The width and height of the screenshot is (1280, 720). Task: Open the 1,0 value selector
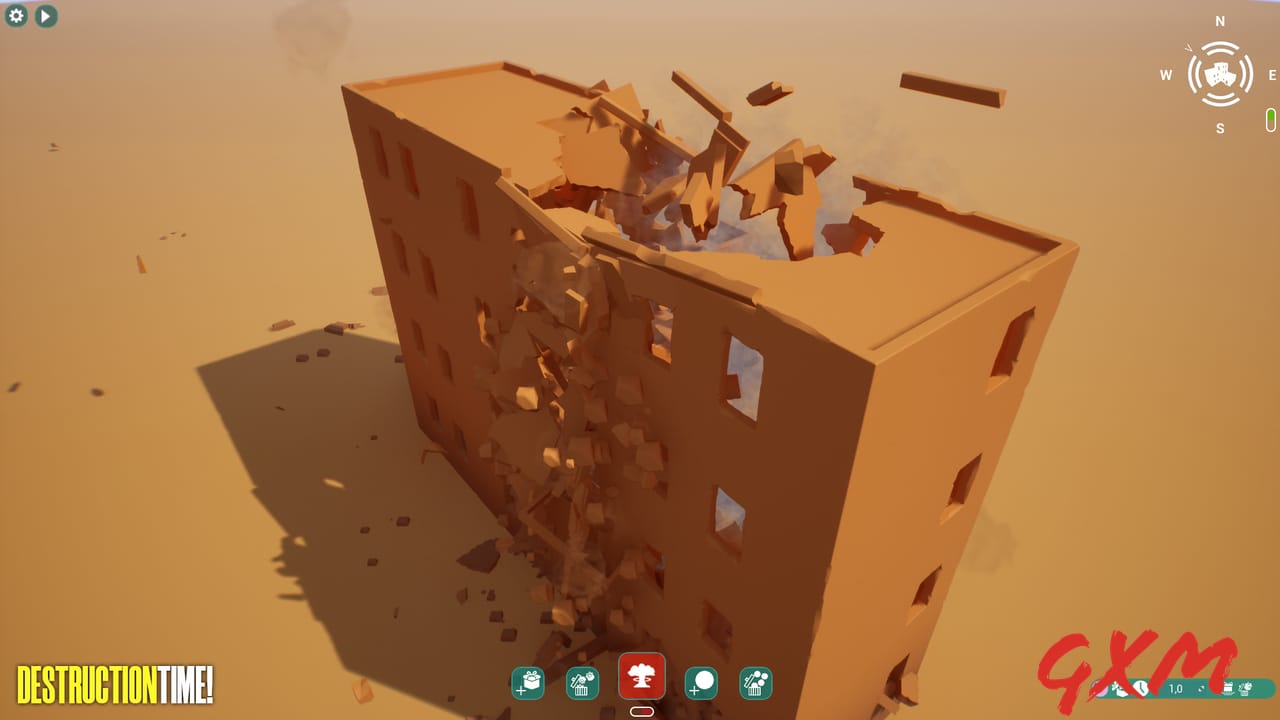(1175, 689)
